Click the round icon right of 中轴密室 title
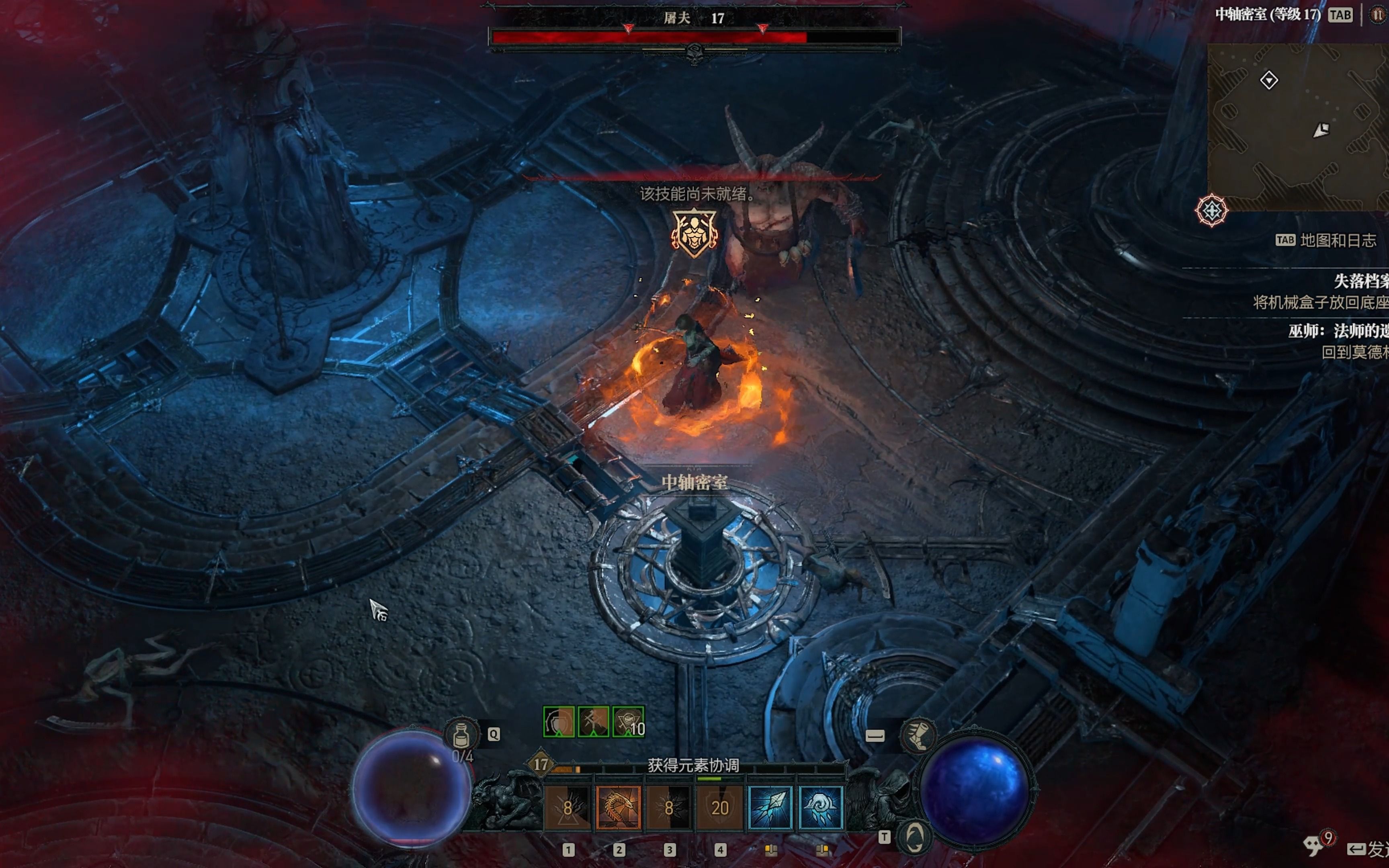Image resolution: width=1389 pixels, height=868 pixels. tap(1378, 15)
